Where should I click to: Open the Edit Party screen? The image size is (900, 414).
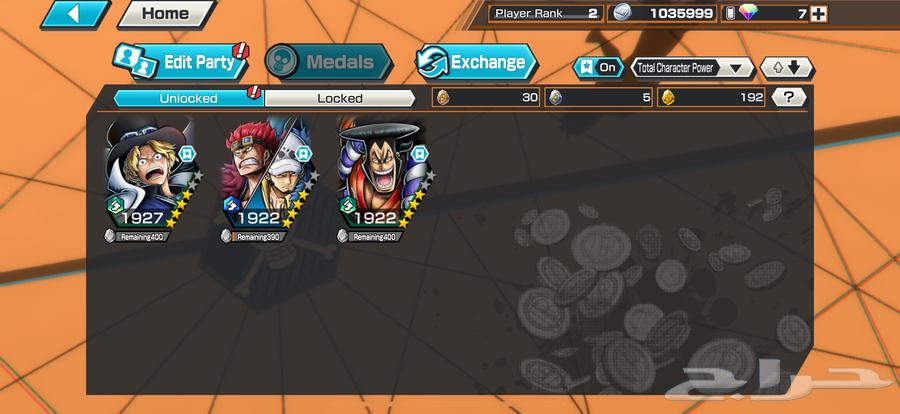(x=178, y=62)
